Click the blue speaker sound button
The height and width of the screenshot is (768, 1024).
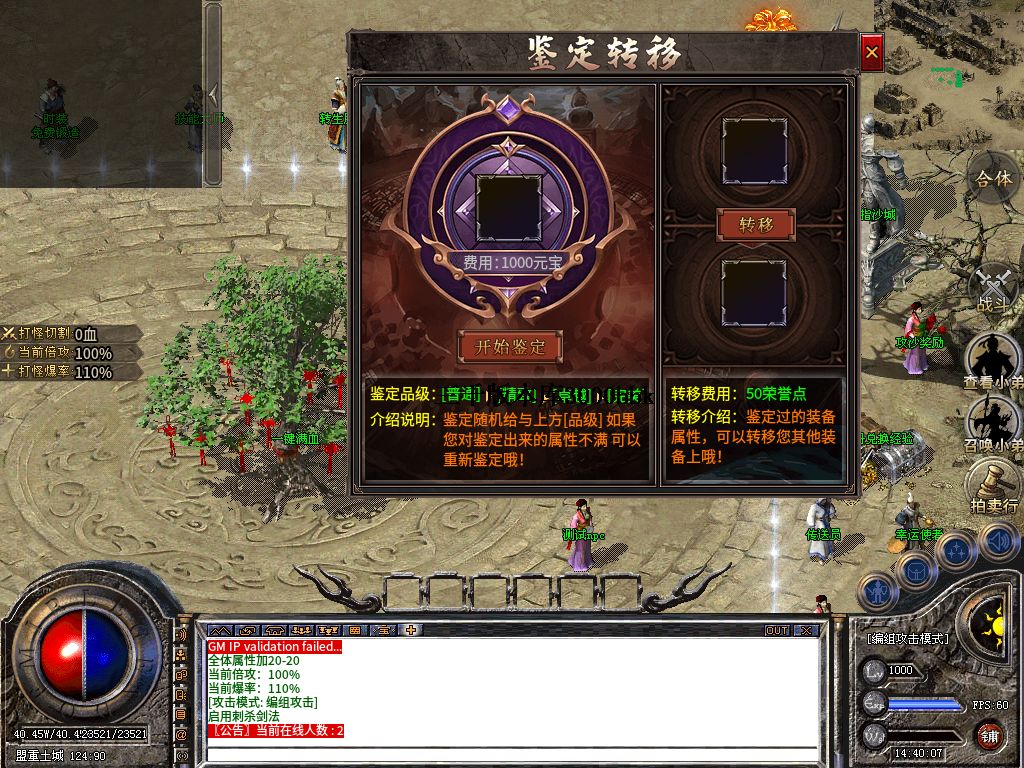(998, 541)
